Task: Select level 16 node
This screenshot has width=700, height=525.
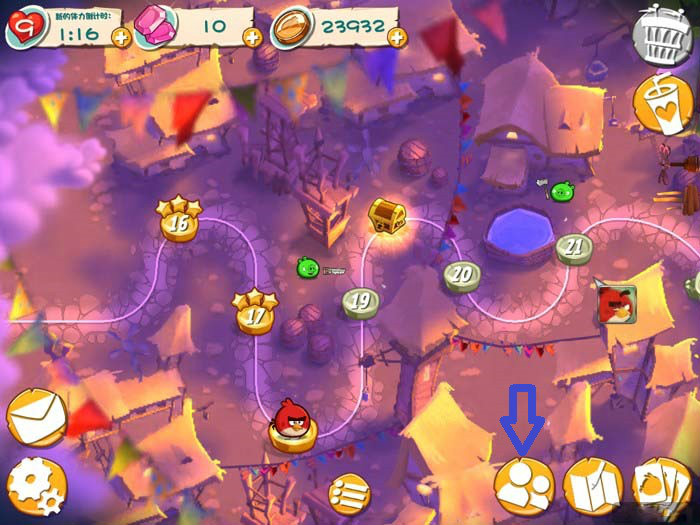Action: point(178,221)
